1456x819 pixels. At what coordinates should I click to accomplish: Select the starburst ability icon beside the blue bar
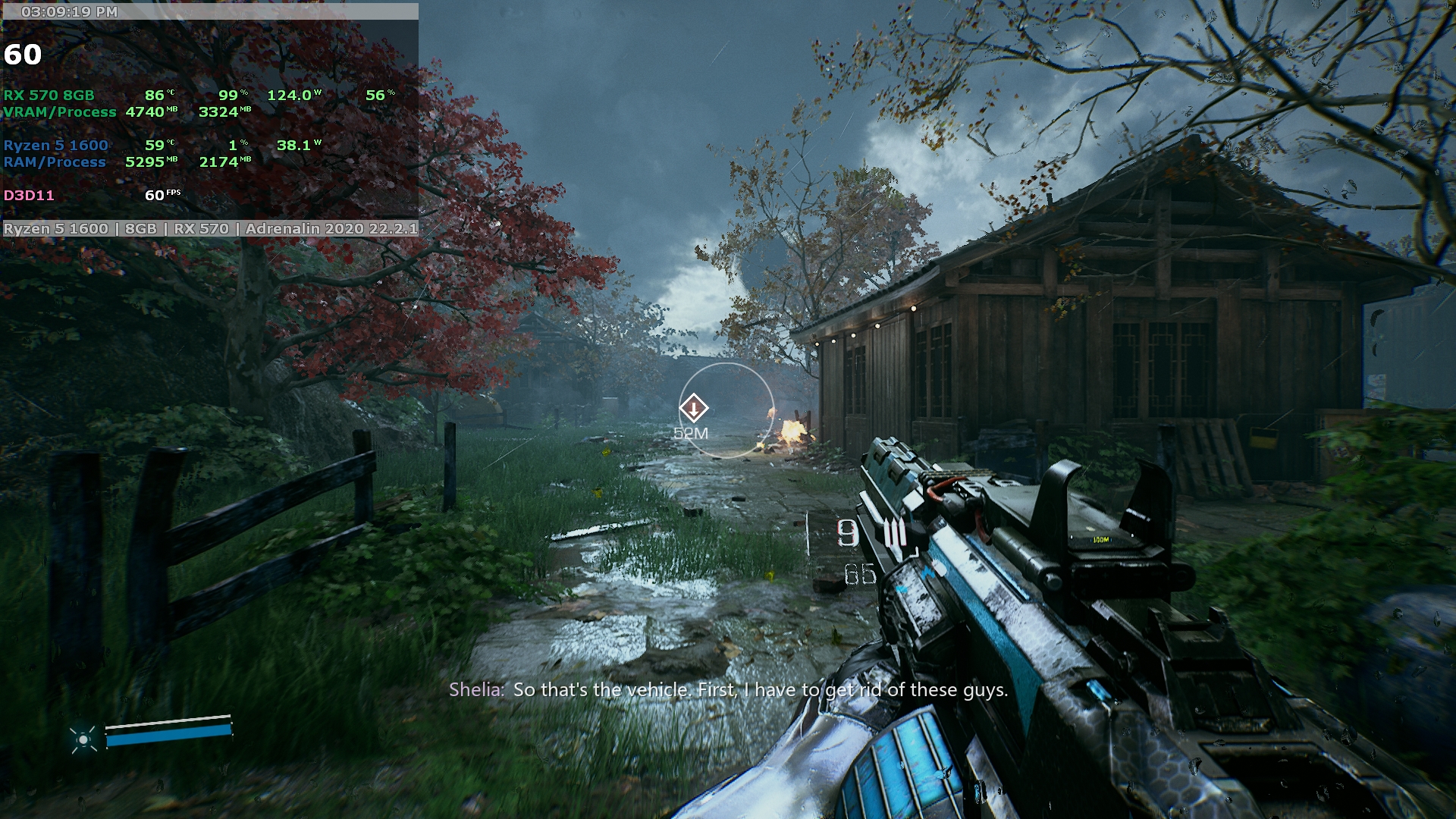coord(83,739)
